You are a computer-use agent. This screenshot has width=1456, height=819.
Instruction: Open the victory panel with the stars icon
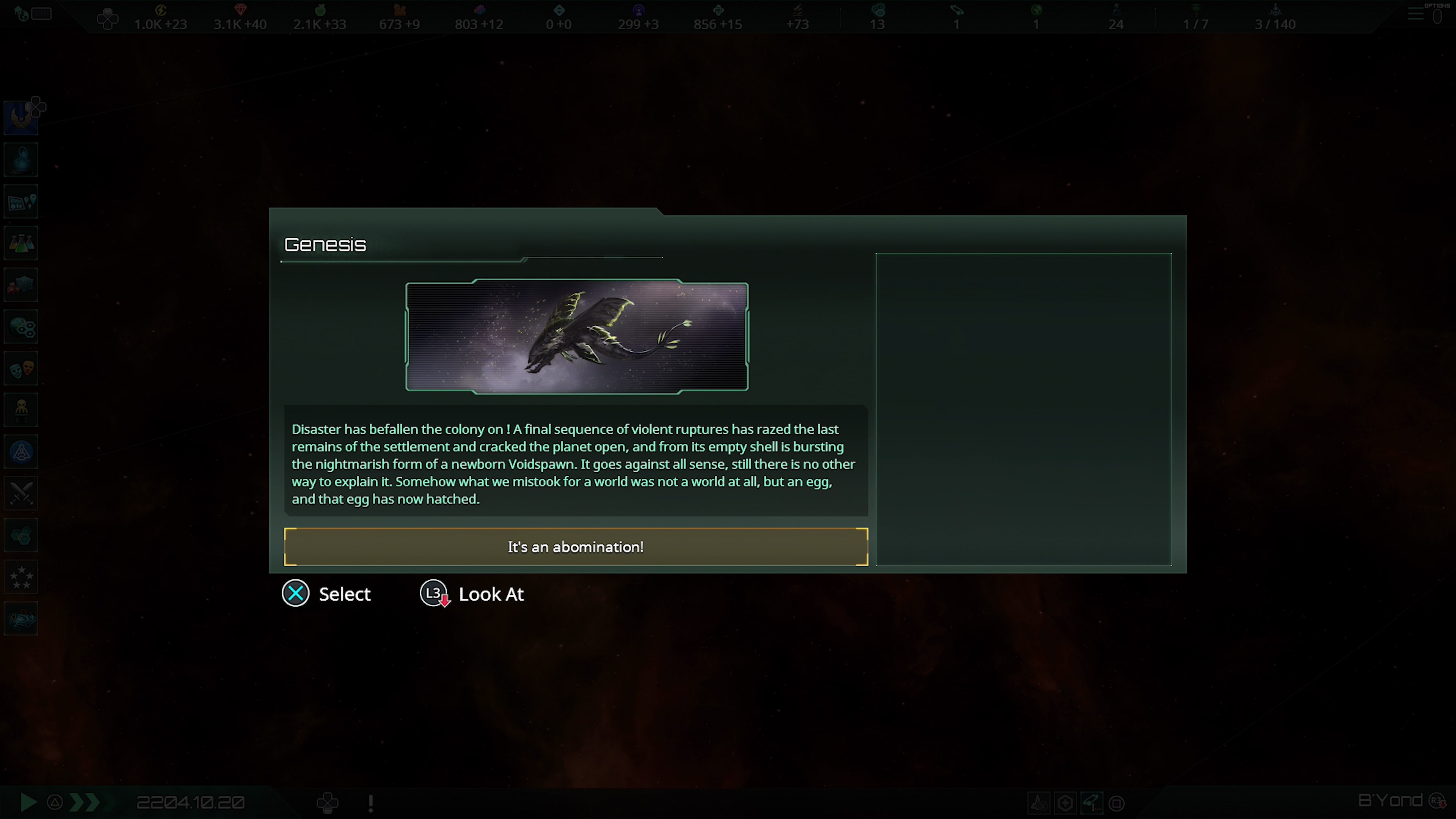(21, 576)
